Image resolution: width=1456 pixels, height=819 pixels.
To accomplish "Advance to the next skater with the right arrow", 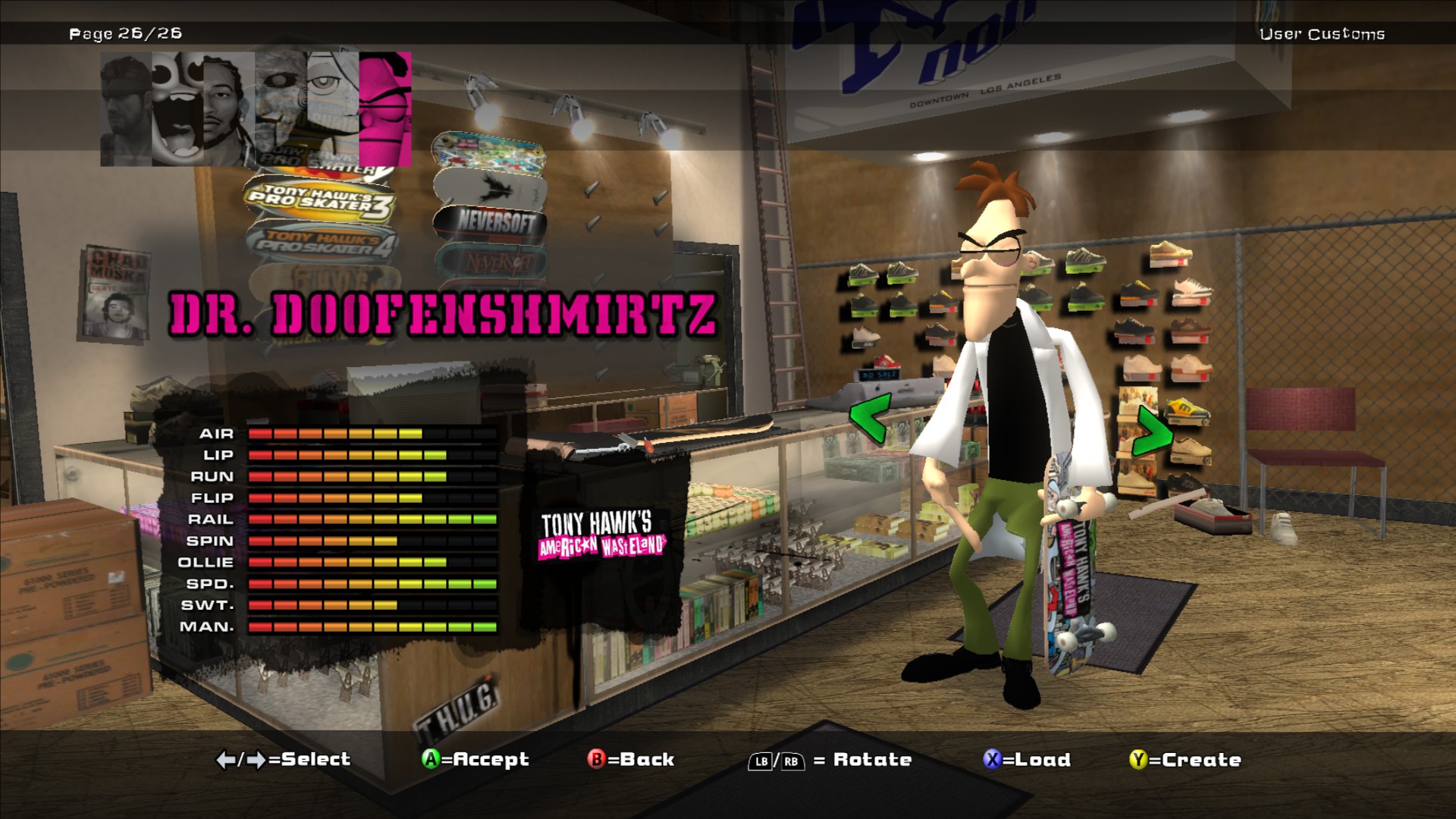I will 1152,431.
